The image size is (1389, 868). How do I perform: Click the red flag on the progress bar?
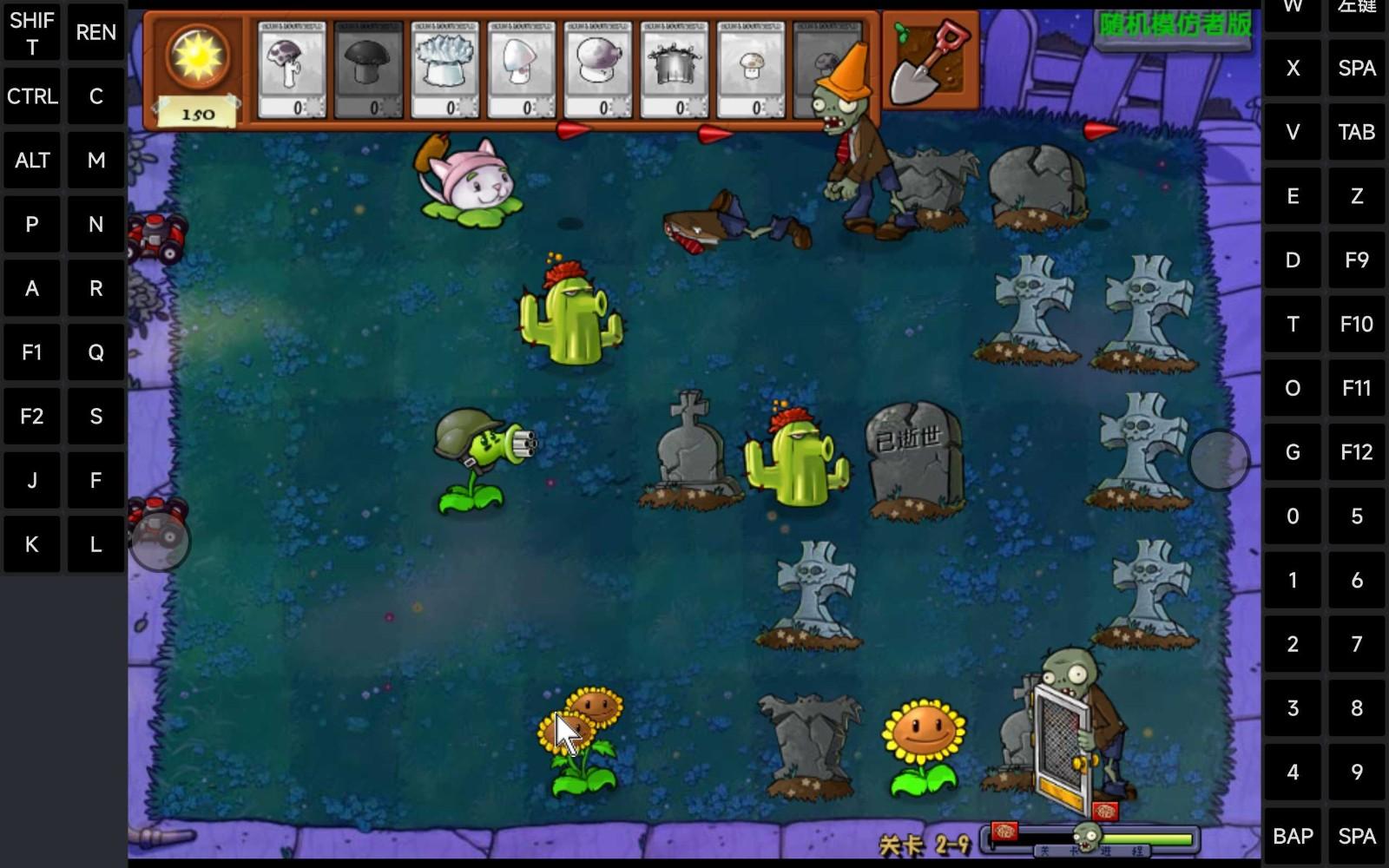(x=1004, y=832)
